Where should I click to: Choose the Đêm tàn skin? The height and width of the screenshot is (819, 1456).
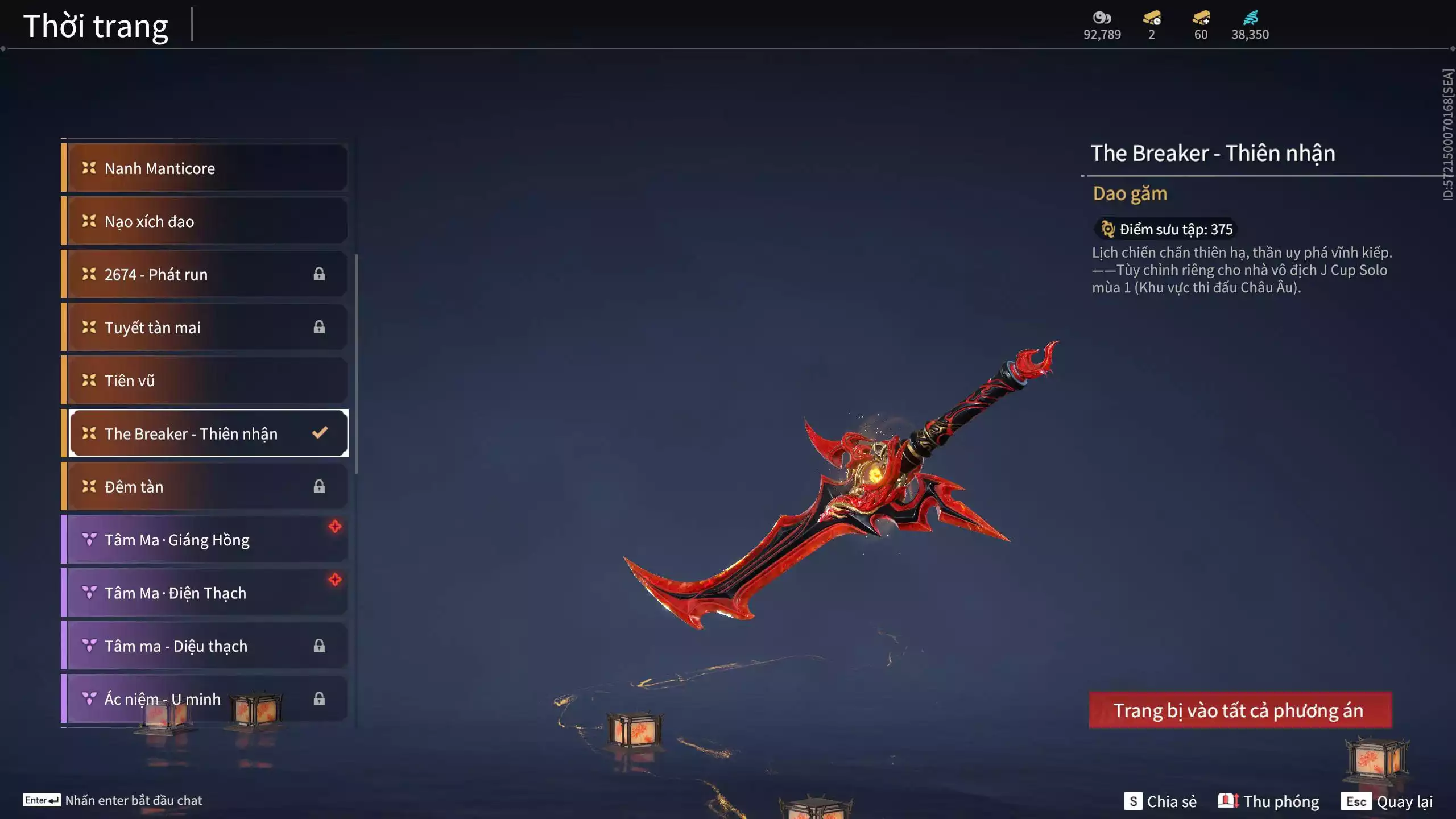click(x=205, y=487)
